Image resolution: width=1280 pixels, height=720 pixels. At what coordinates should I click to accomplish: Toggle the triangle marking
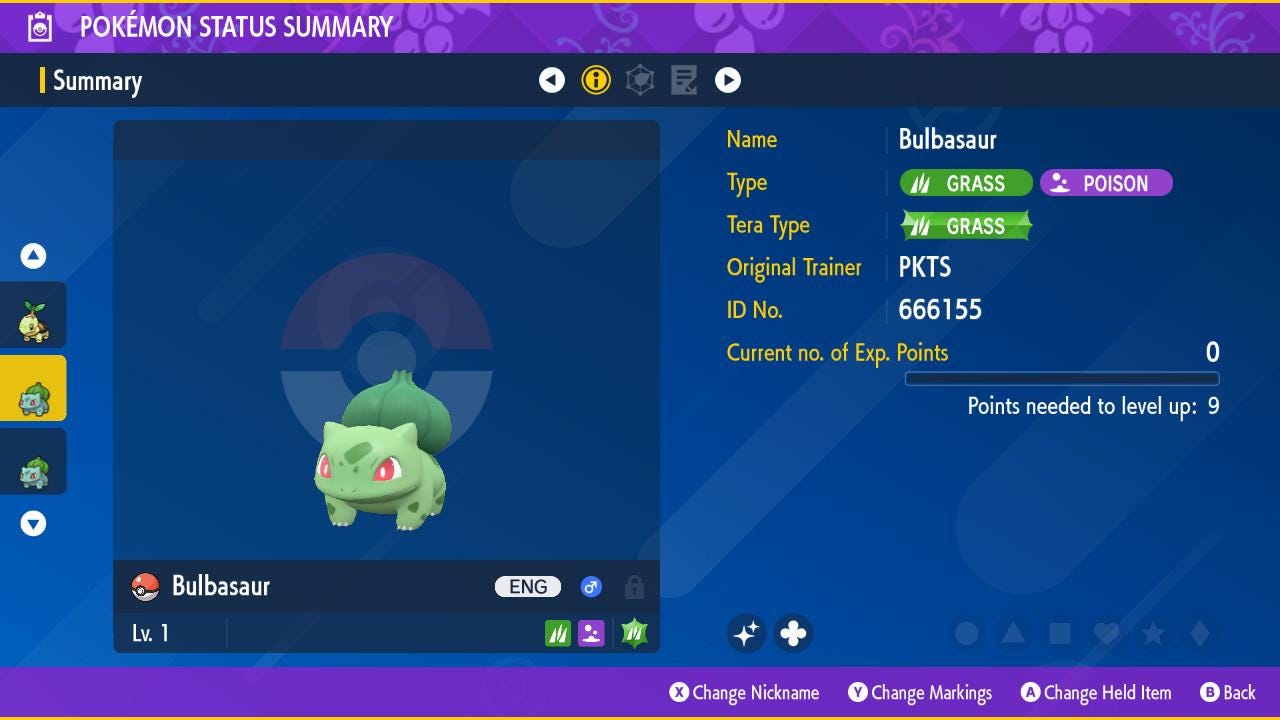pyautogui.click(x=1013, y=633)
